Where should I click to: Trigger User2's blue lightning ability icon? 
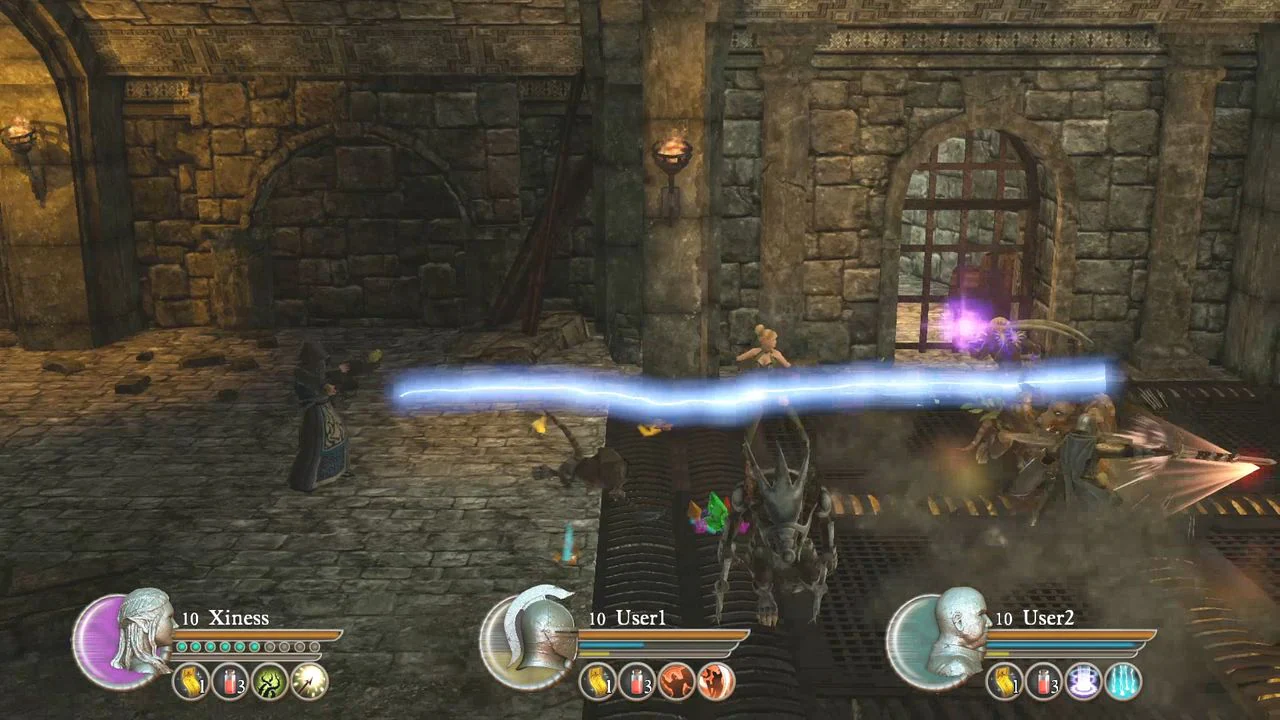pos(1122,682)
